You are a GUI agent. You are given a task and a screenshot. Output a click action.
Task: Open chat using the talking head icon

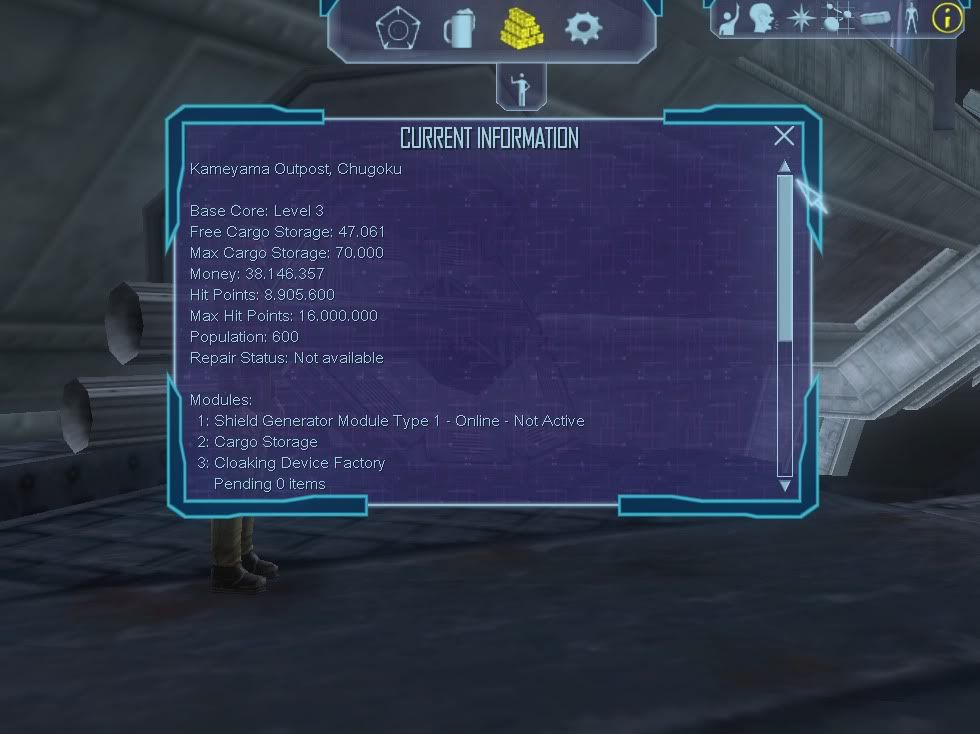[x=762, y=18]
